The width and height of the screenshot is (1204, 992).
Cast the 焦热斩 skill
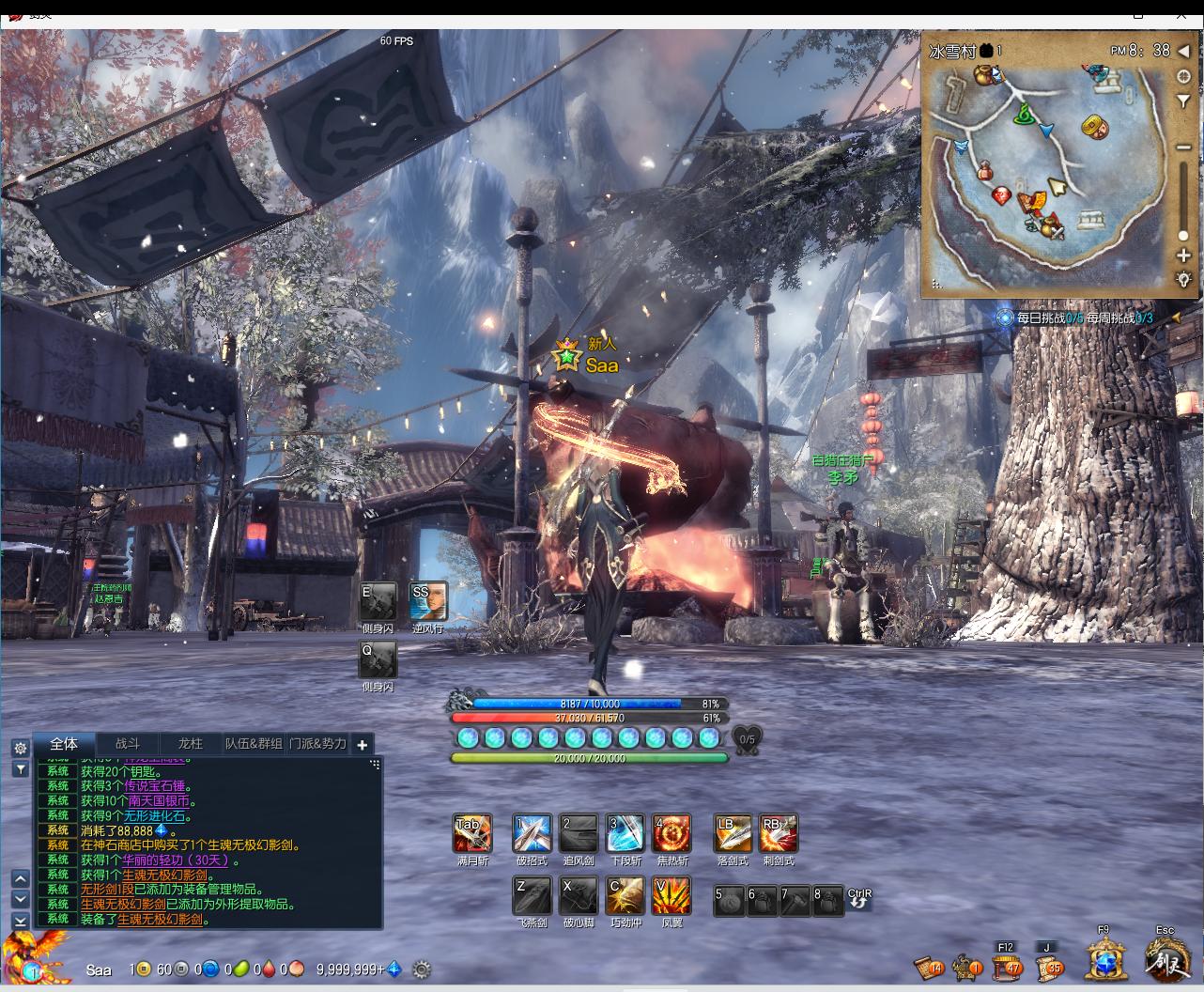pyautogui.click(x=671, y=833)
